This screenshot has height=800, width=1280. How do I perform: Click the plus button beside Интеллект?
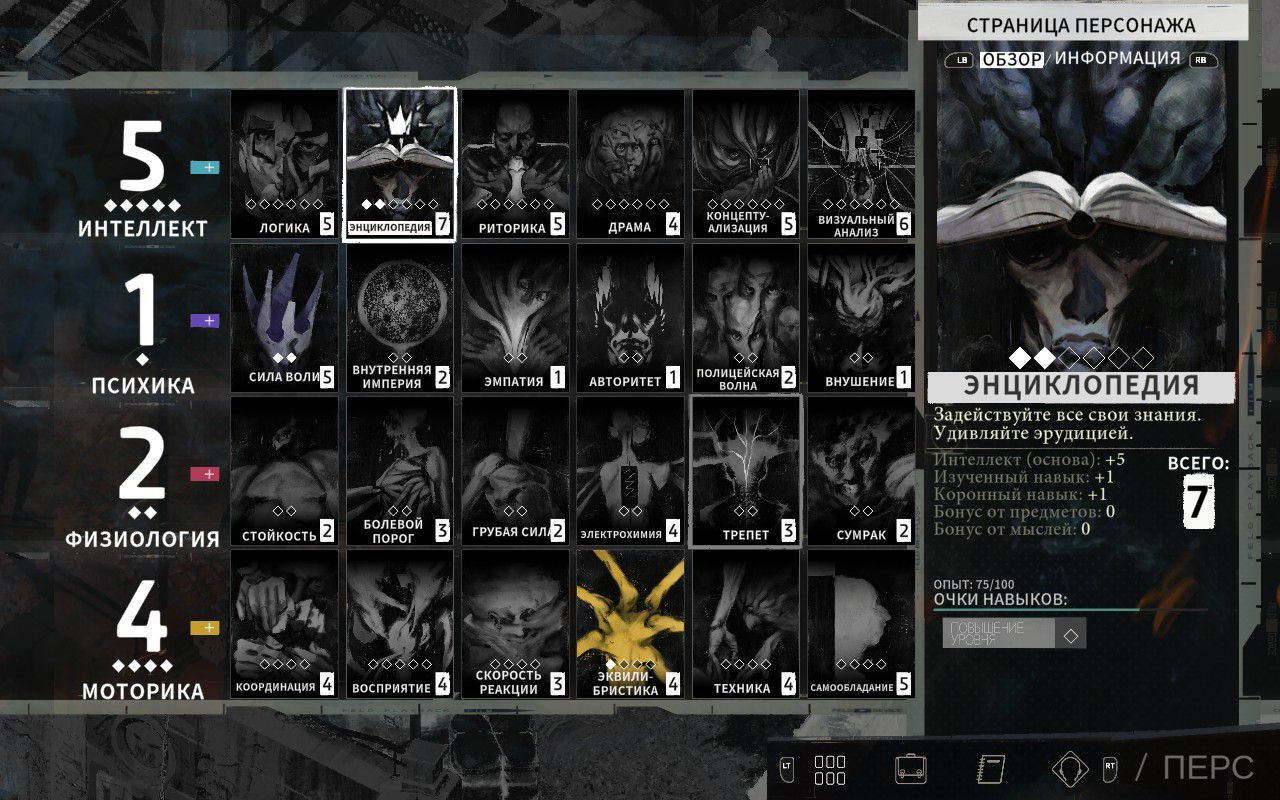tap(204, 168)
